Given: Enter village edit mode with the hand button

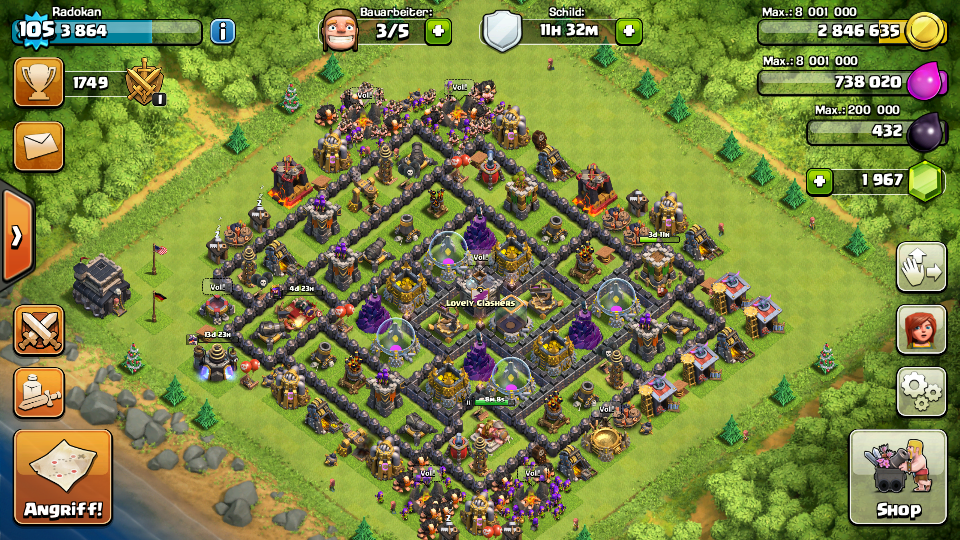Looking at the screenshot, I should (921, 267).
